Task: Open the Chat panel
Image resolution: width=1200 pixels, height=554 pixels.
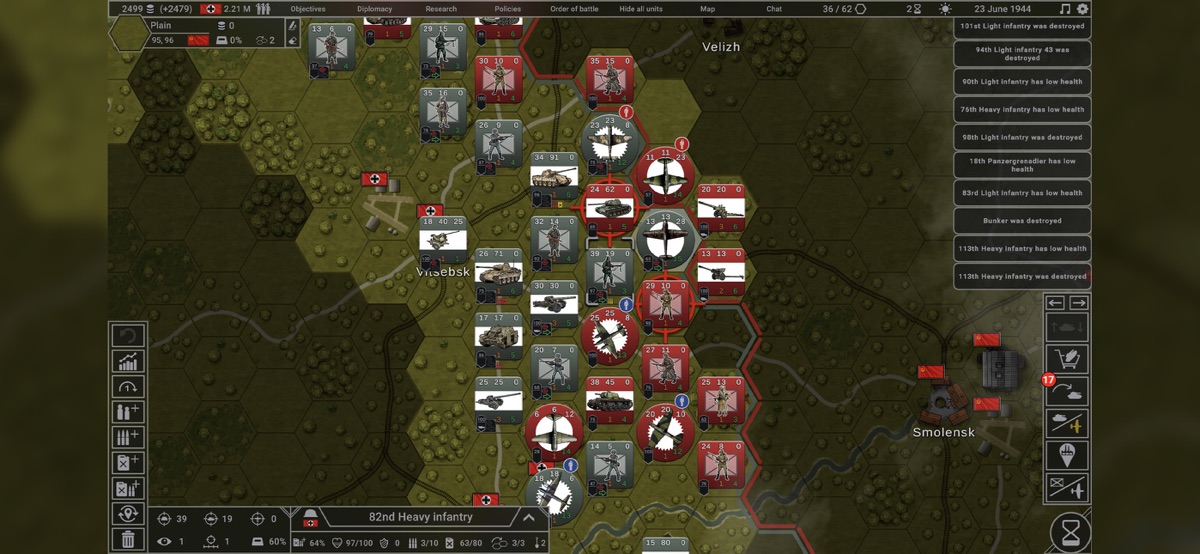Action: tap(774, 9)
